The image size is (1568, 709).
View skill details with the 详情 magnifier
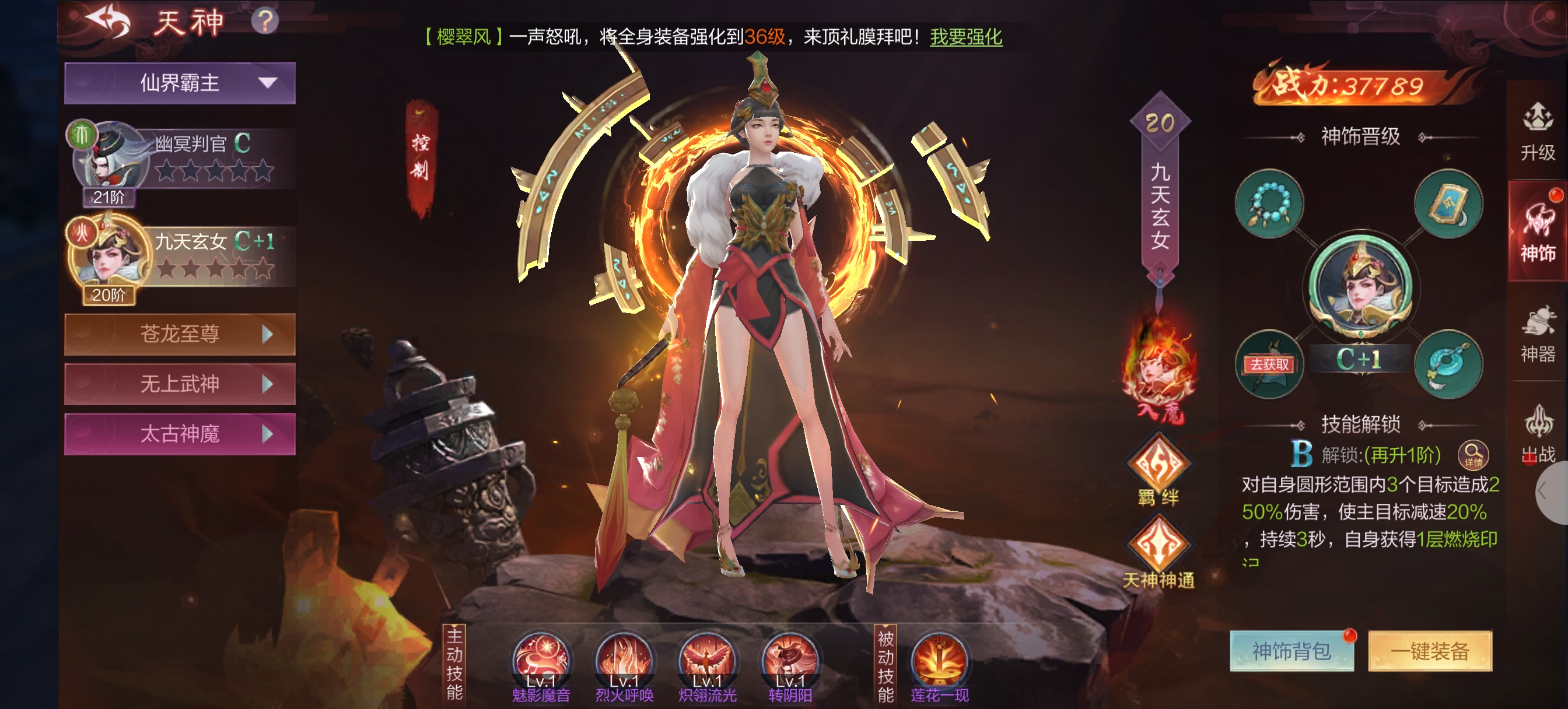coord(1472,455)
